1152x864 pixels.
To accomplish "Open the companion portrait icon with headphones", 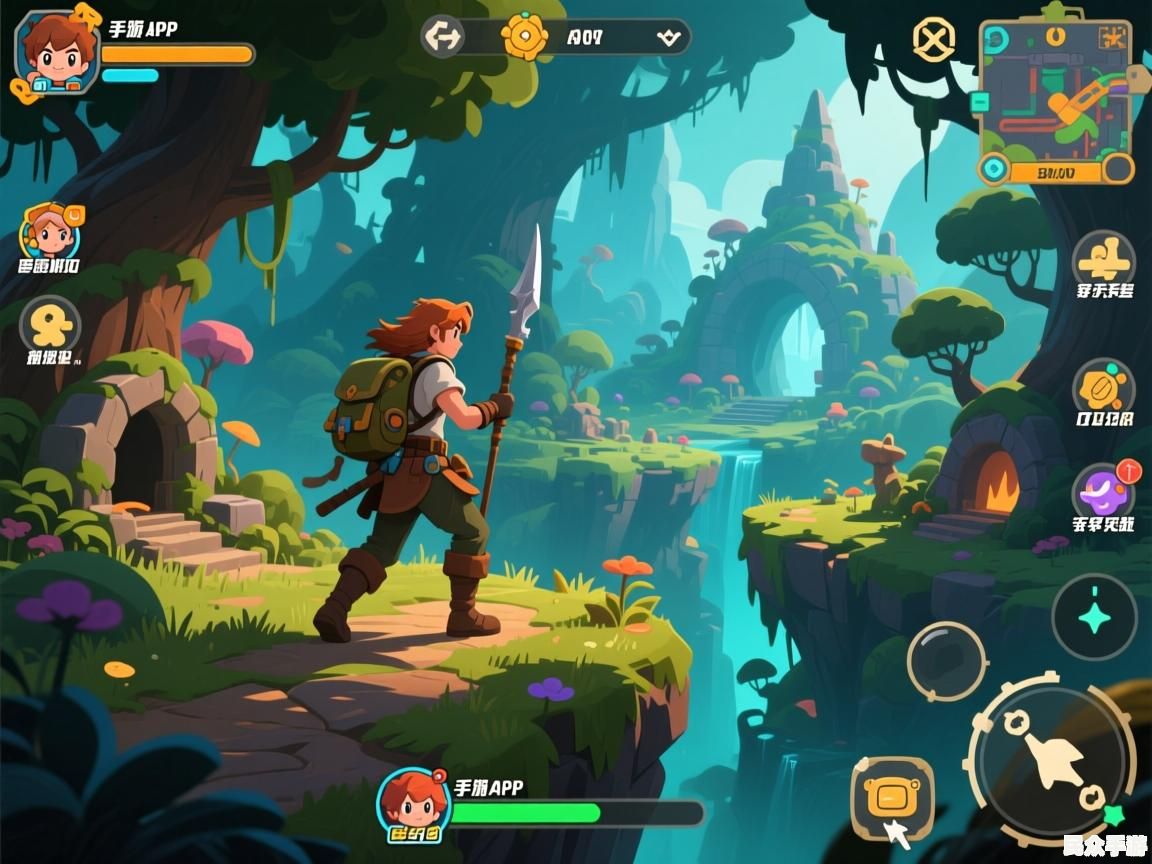I will 50,232.
